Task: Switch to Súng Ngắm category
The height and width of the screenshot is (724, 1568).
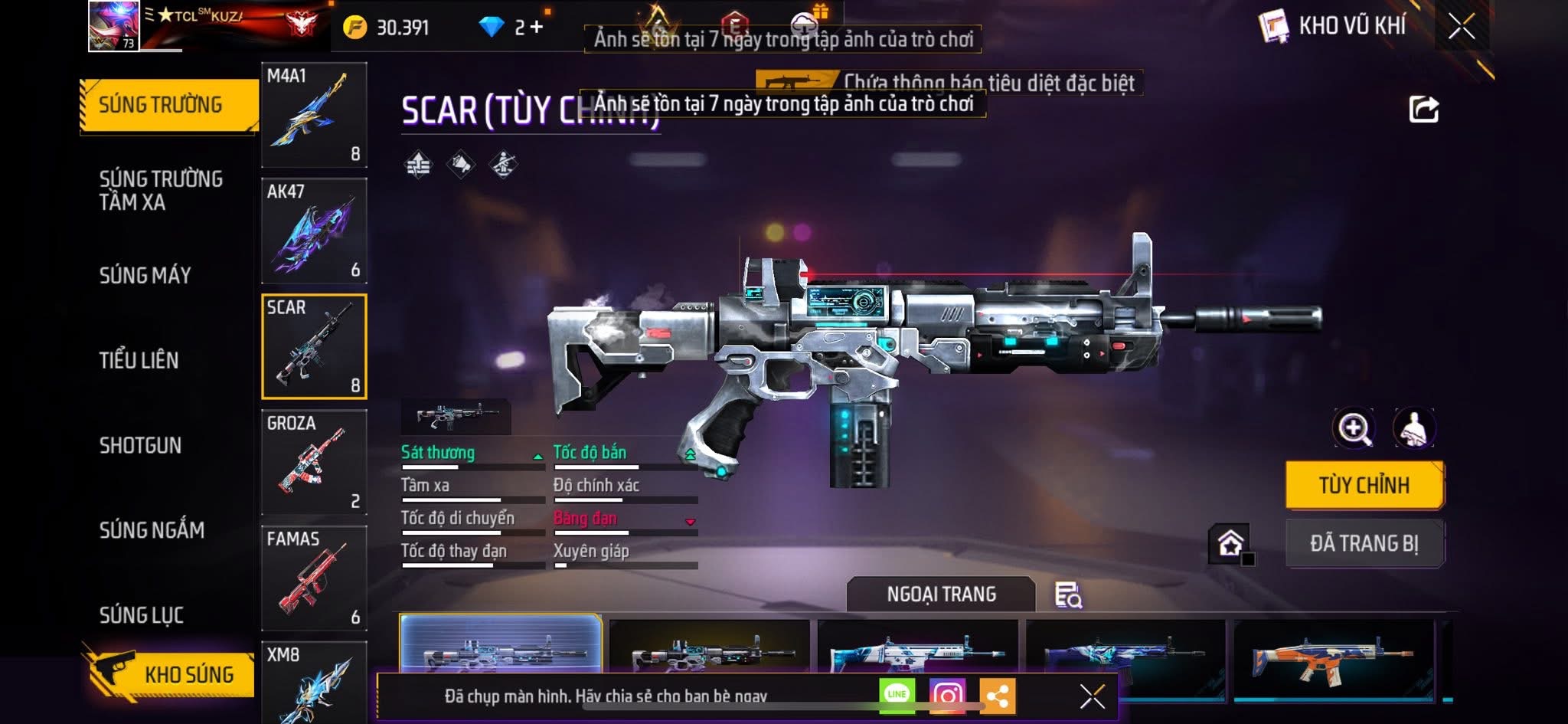Action: point(152,529)
